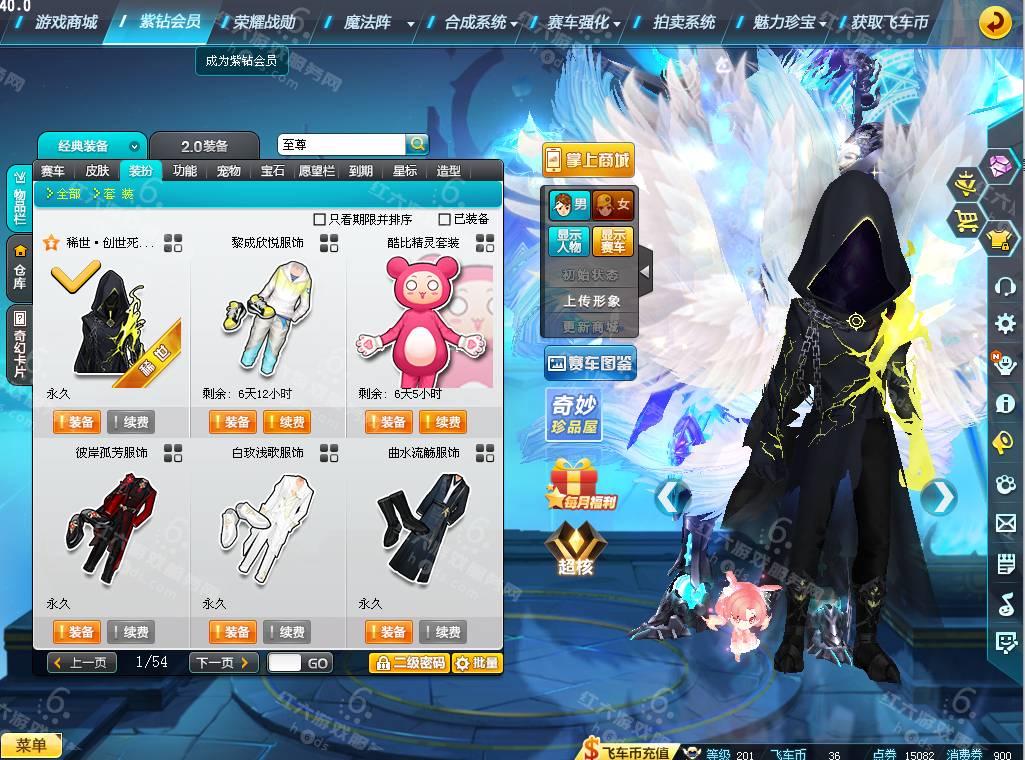
Task: Choose the 女 female character option
Action: 613,206
